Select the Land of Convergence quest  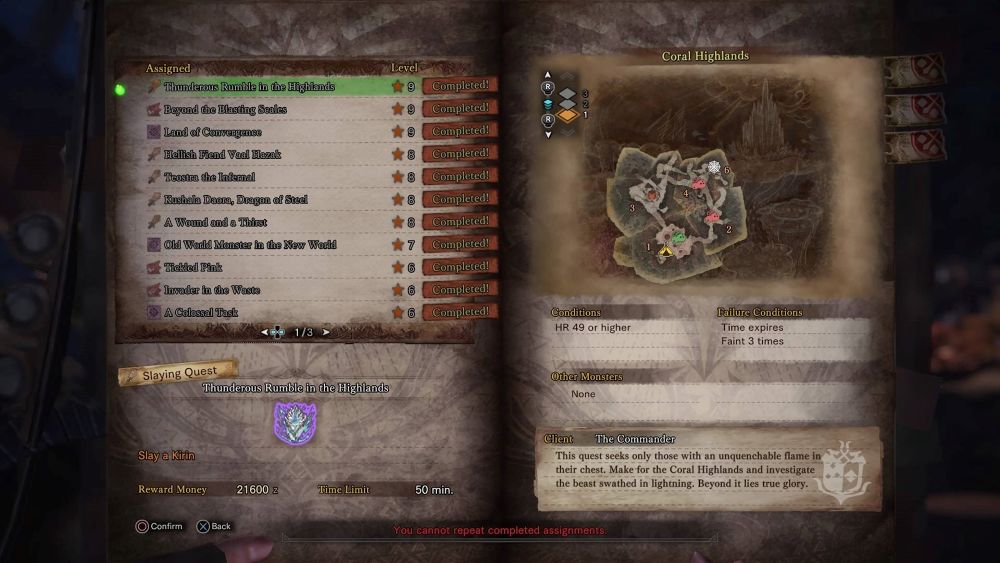pos(213,132)
